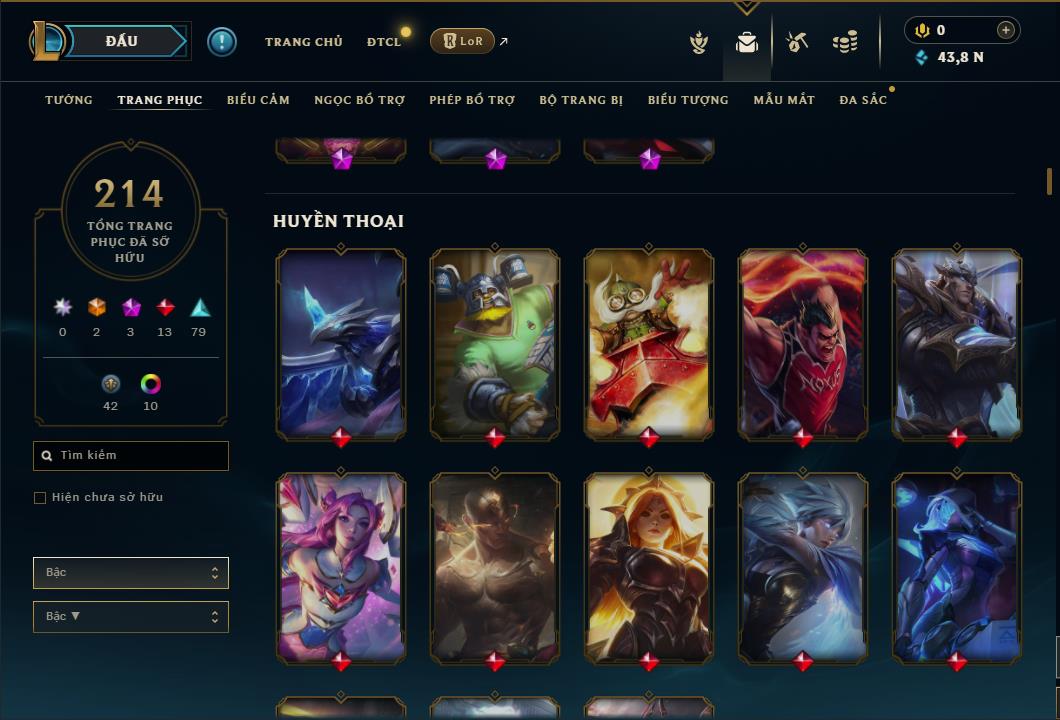Select the NGỌC BỔ TRỢ tab
This screenshot has height=720, width=1060.
click(359, 100)
